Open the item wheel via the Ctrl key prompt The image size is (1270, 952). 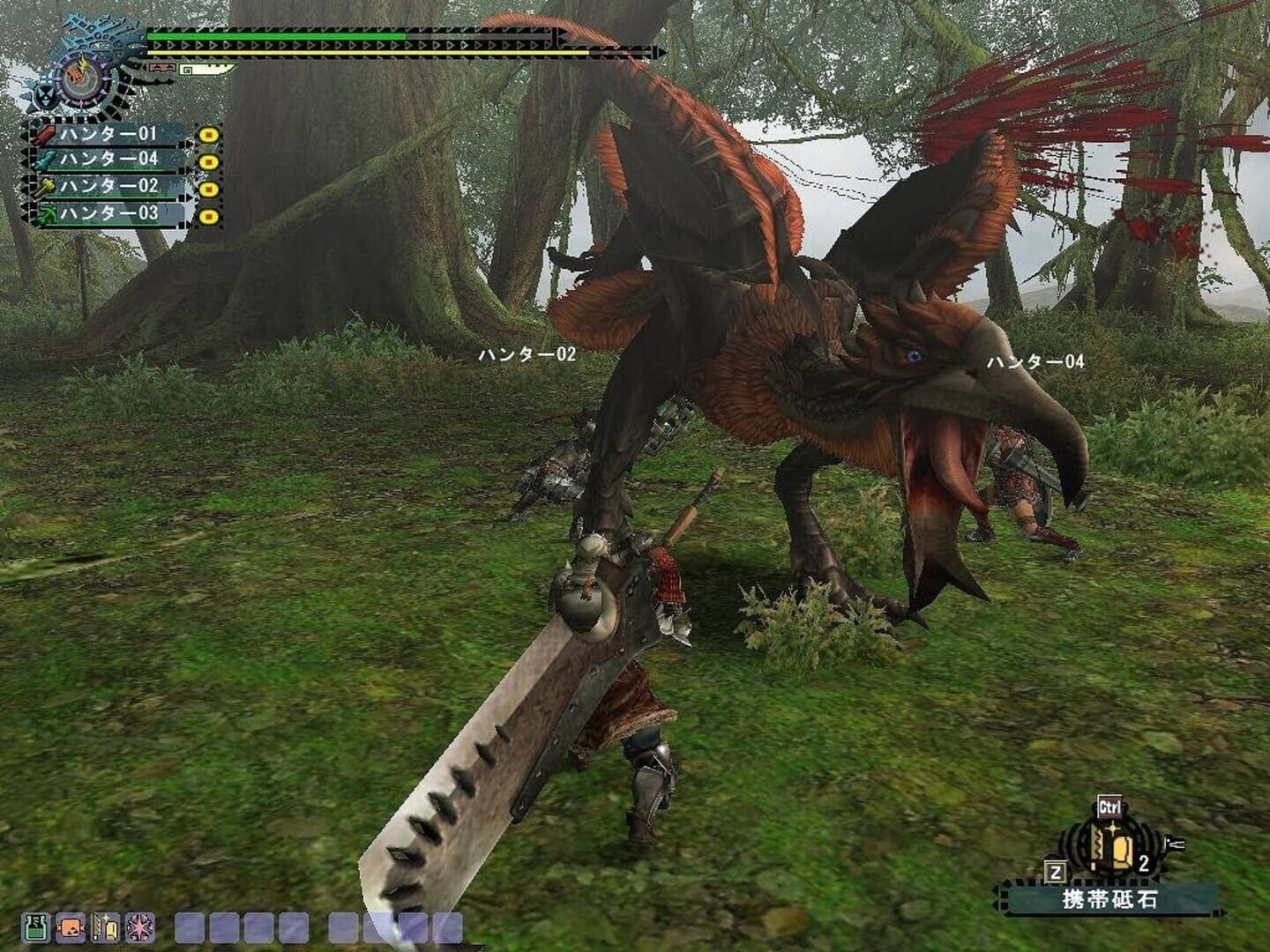1111,806
